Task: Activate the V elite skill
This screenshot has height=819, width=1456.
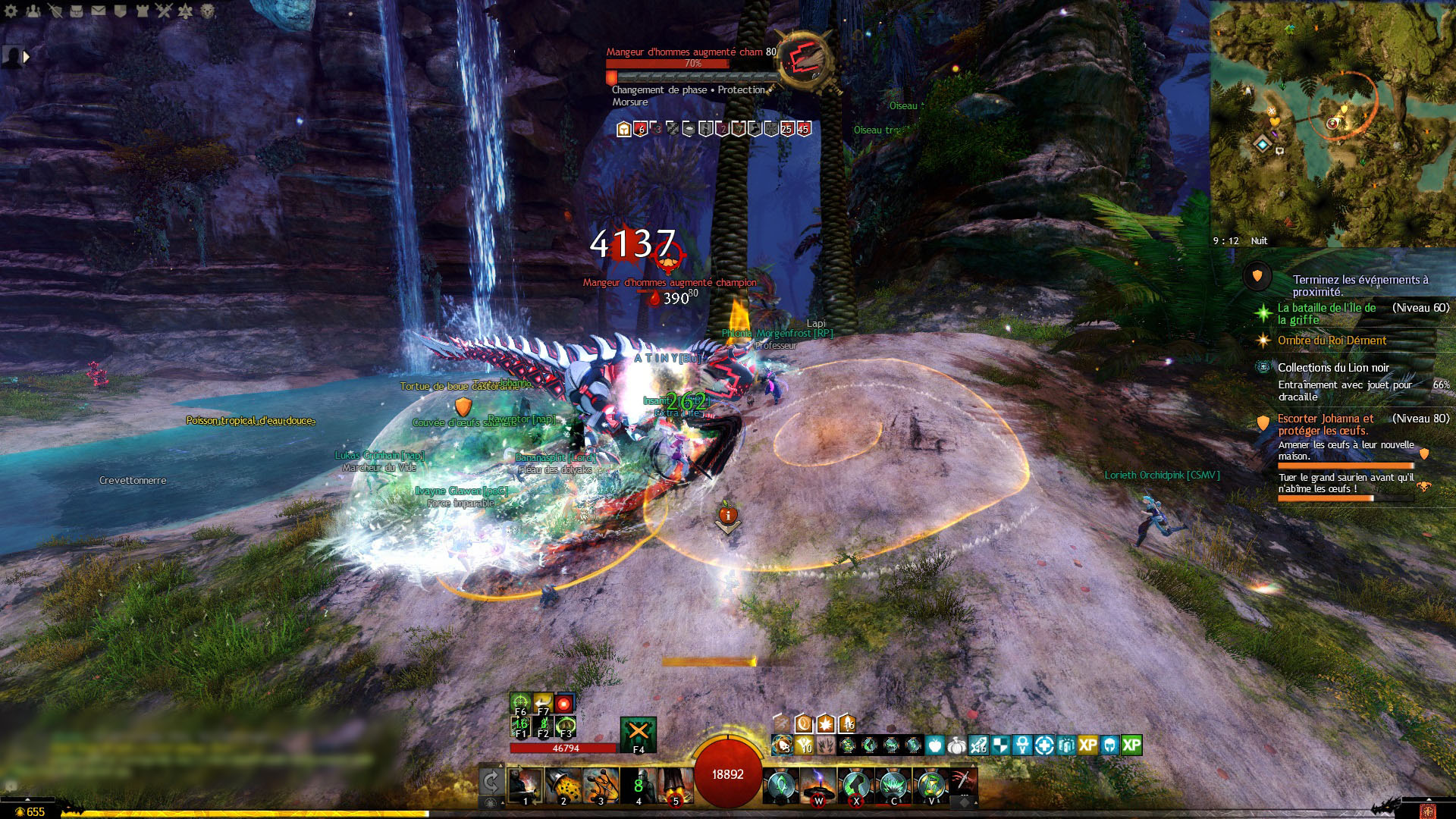Action: 931,786
